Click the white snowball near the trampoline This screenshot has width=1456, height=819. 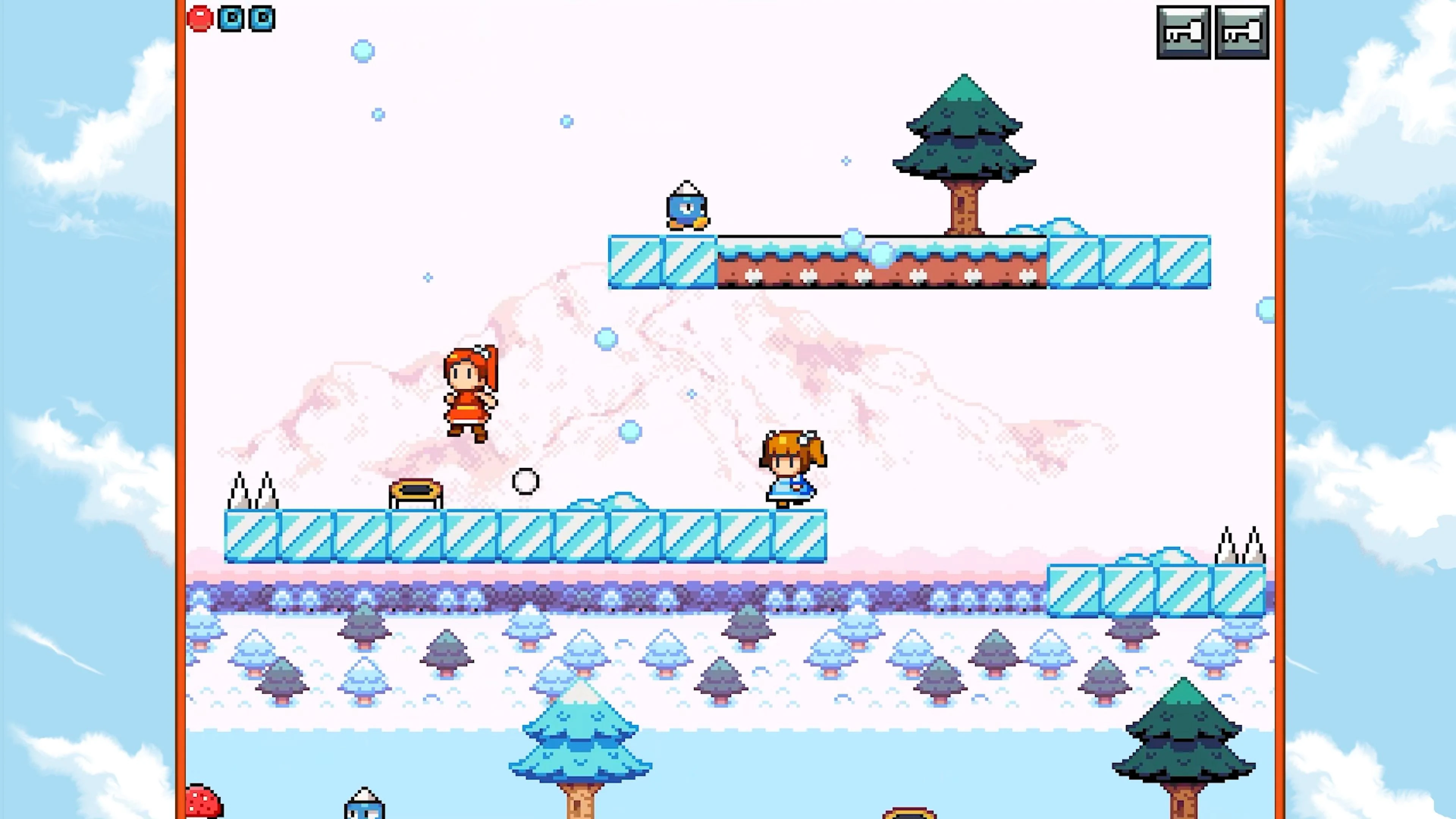(x=525, y=481)
